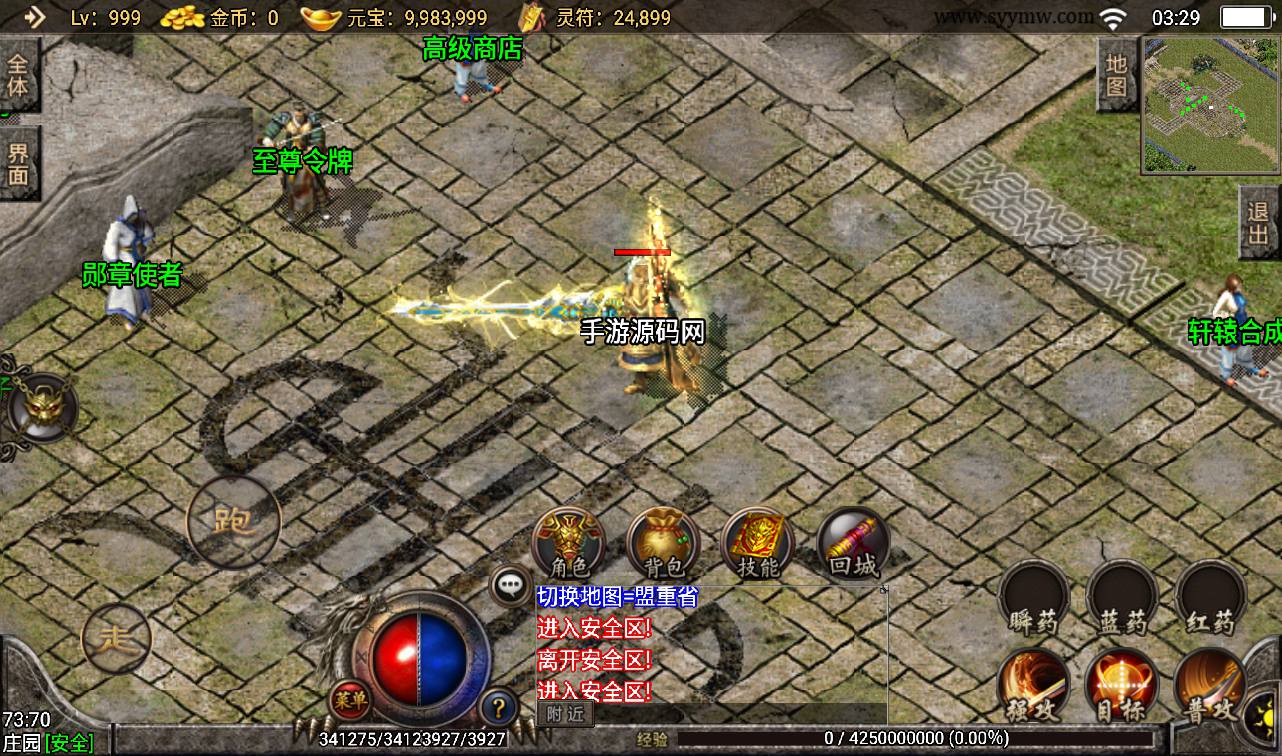Open the chat speech bubble
This screenshot has height=756, width=1282.
coord(511,585)
